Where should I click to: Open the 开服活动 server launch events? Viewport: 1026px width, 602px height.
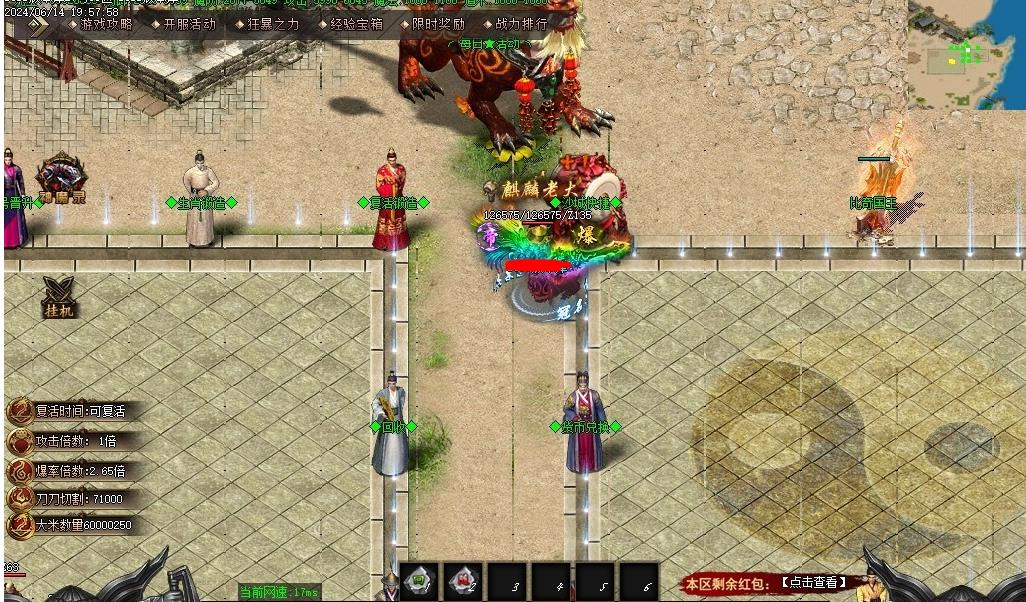[x=189, y=24]
